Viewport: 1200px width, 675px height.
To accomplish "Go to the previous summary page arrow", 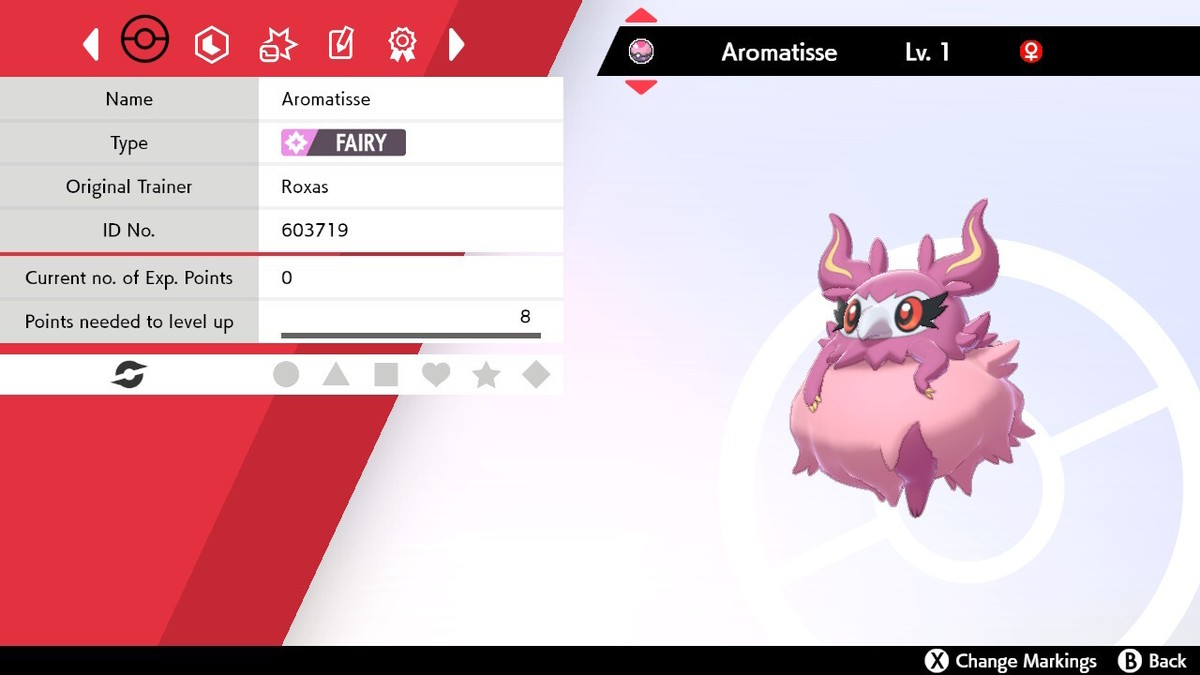I will [x=91, y=44].
